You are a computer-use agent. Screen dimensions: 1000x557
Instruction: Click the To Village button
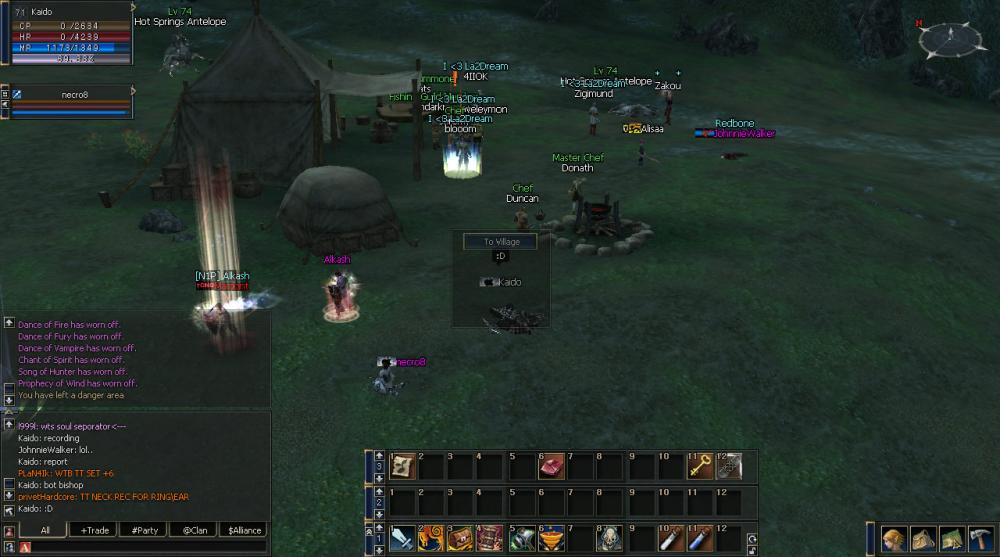[500, 242]
